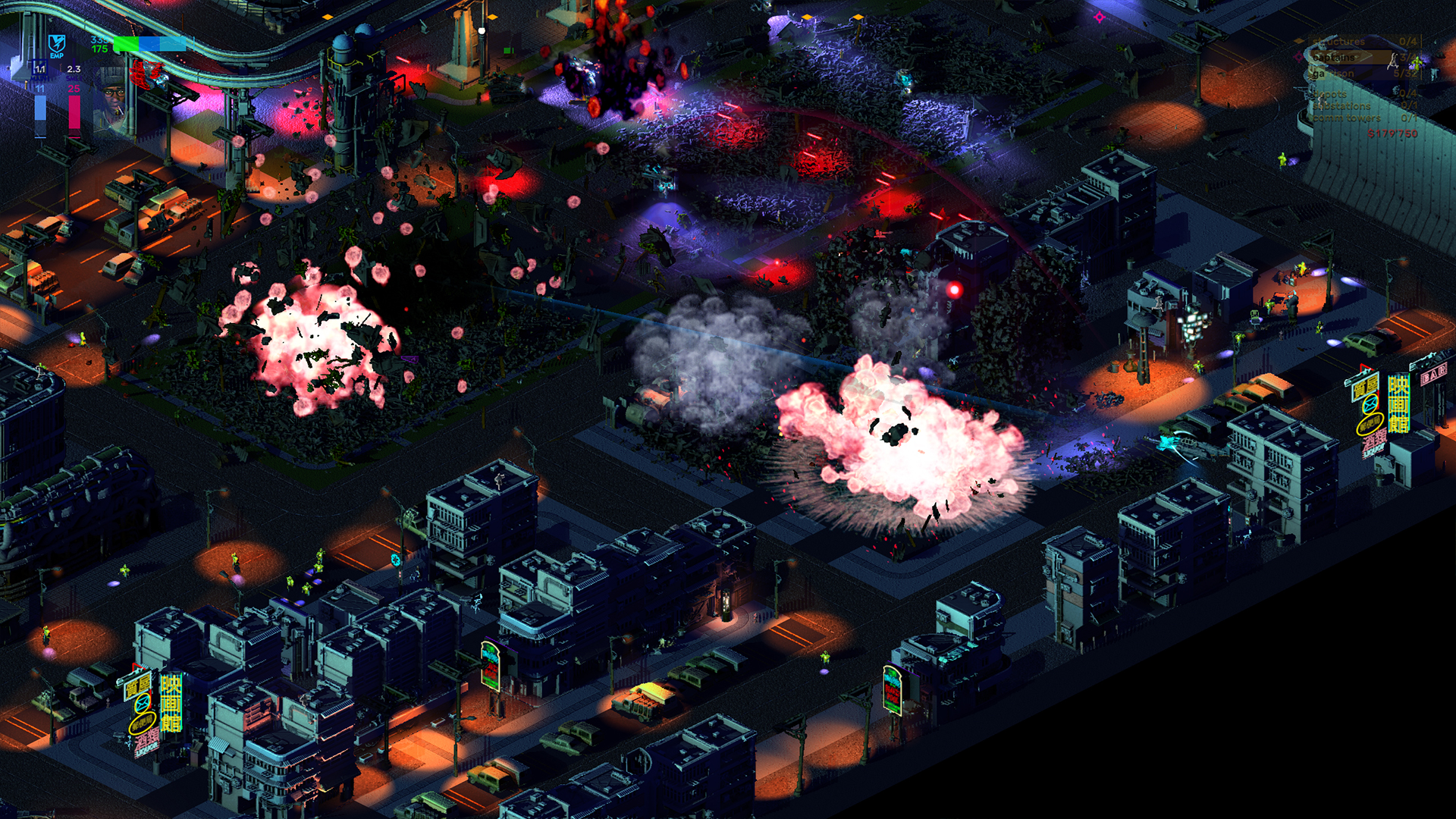Click the SML weapon indicator labeled 2.3
The image size is (1456, 819).
(x=74, y=69)
